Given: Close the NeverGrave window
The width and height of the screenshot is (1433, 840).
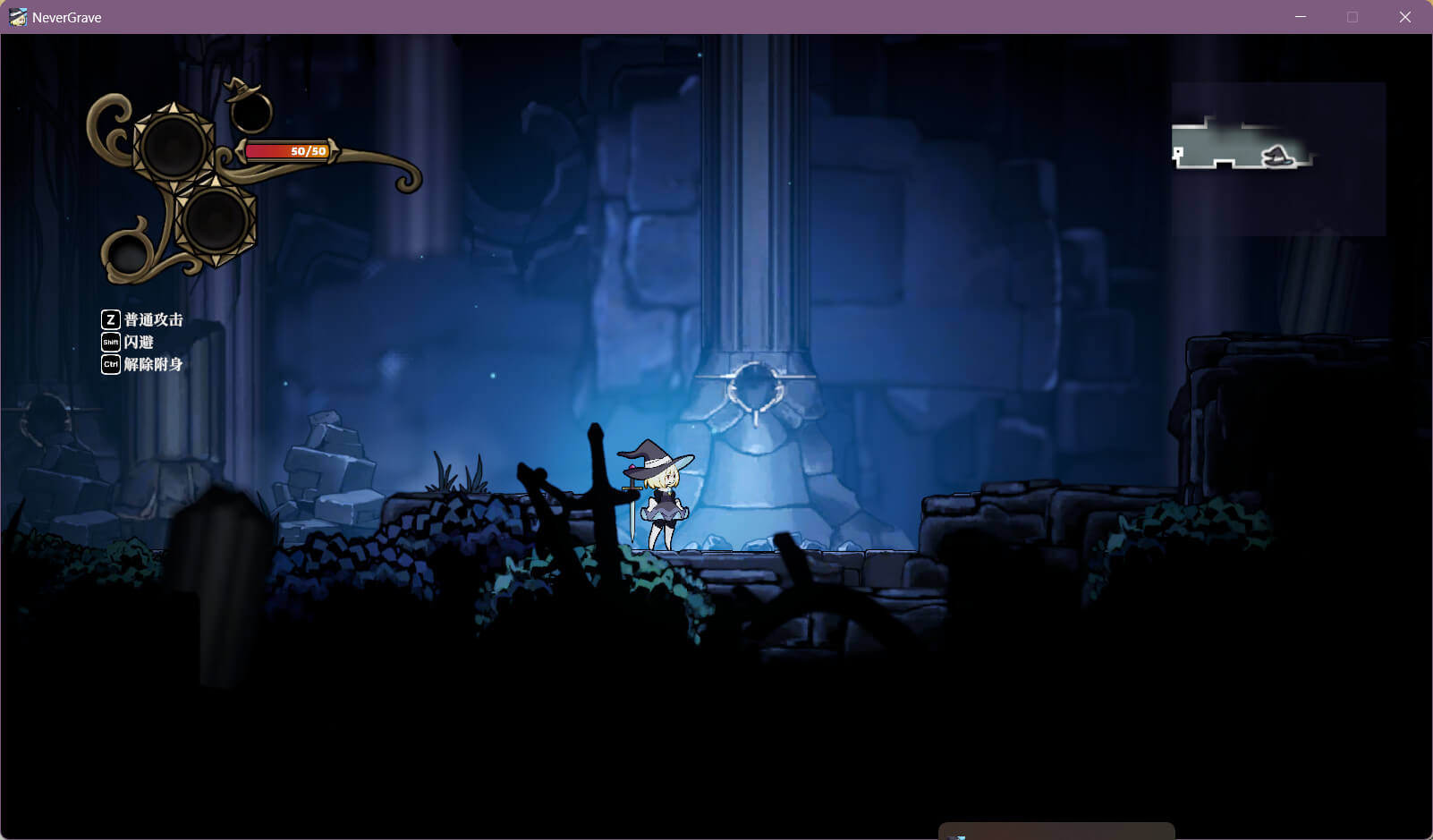Looking at the screenshot, I should pyautogui.click(x=1404, y=17).
